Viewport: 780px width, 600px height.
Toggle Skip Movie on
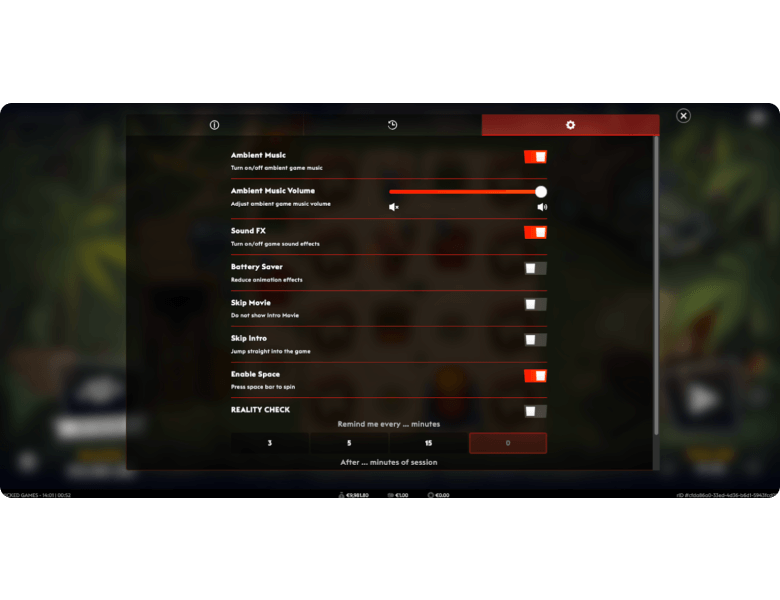(535, 304)
